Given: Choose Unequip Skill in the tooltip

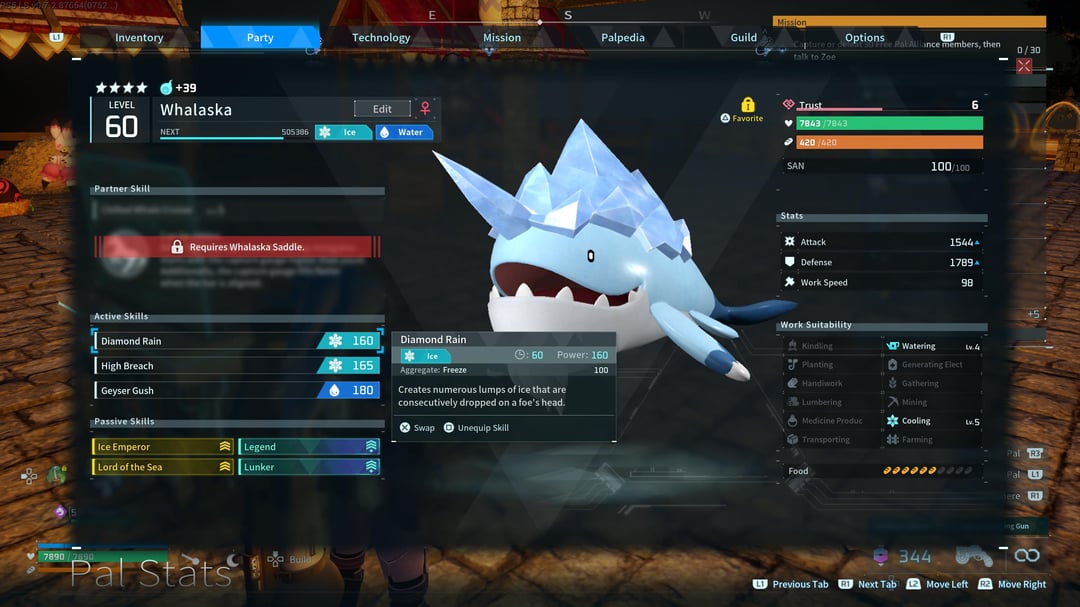Looking at the screenshot, I should tap(476, 428).
